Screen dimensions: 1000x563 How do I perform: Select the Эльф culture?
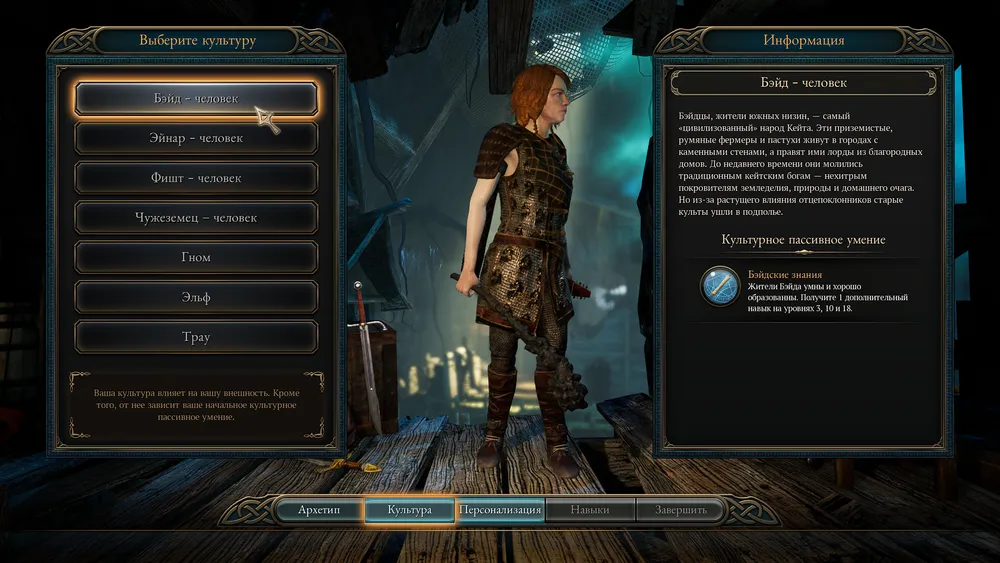(196, 297)
